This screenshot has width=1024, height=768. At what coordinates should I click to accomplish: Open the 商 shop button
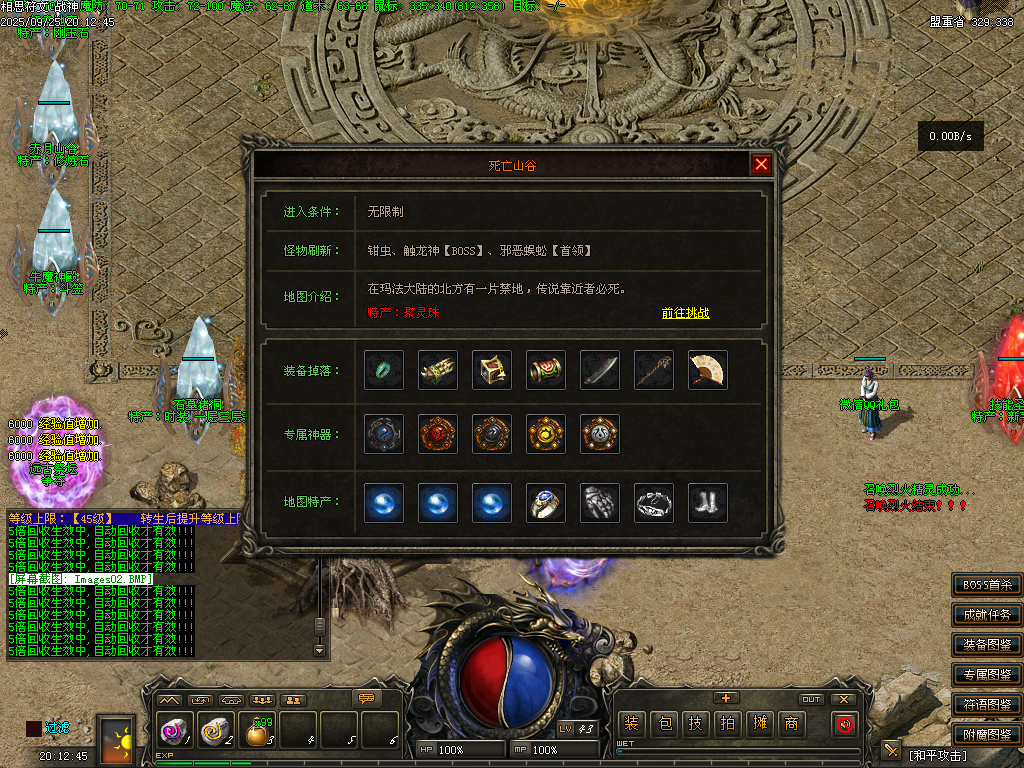pos(791,724)
